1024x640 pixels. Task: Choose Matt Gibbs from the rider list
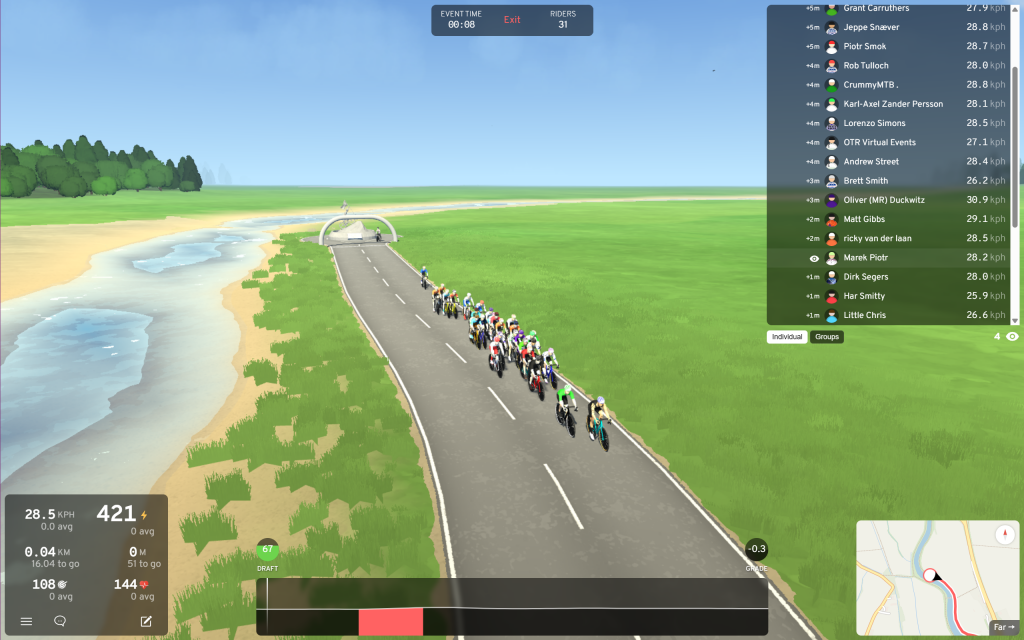tap(866, 219)
